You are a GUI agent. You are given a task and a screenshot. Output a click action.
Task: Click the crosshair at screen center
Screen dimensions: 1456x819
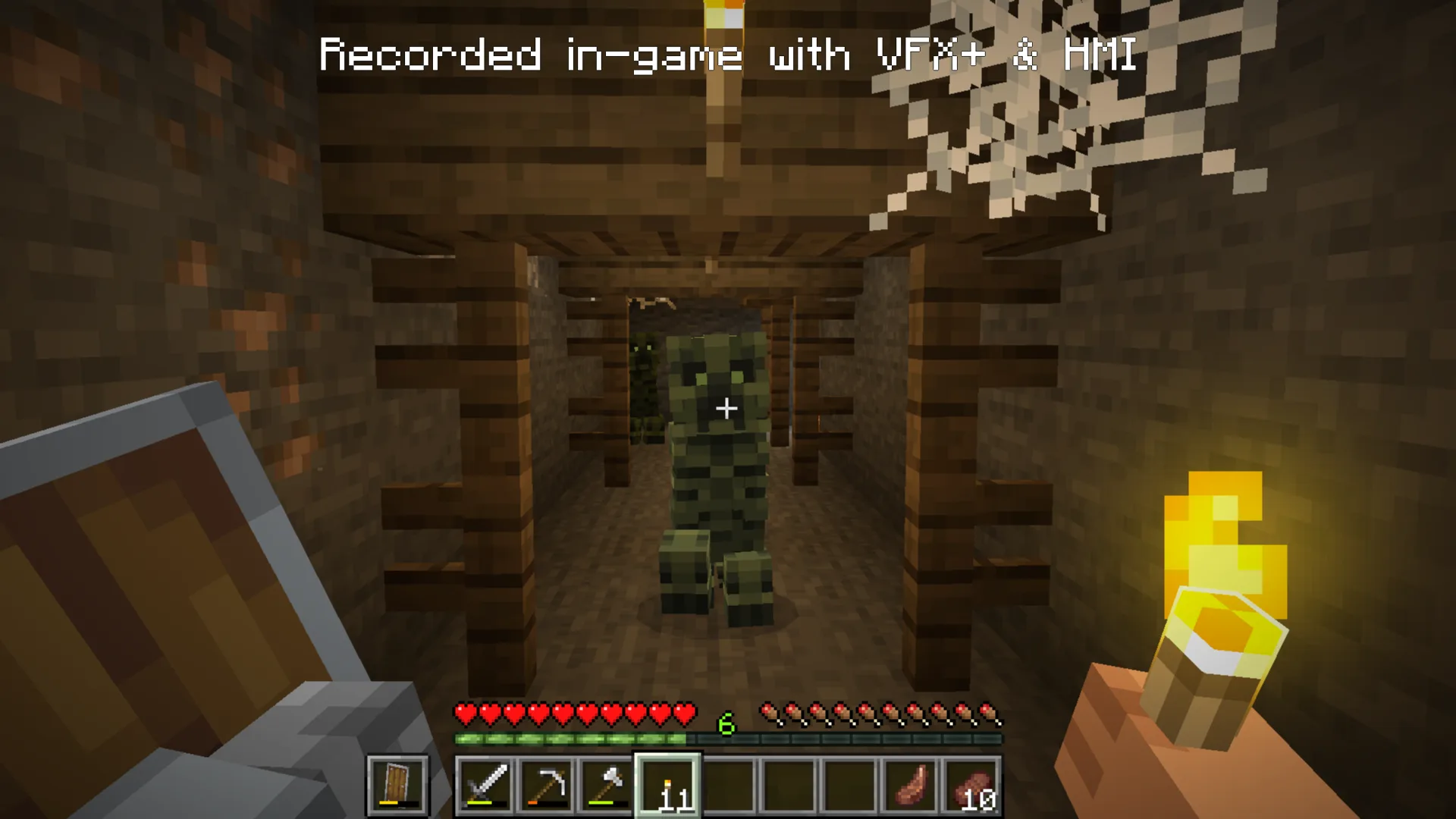click(728, 409)
